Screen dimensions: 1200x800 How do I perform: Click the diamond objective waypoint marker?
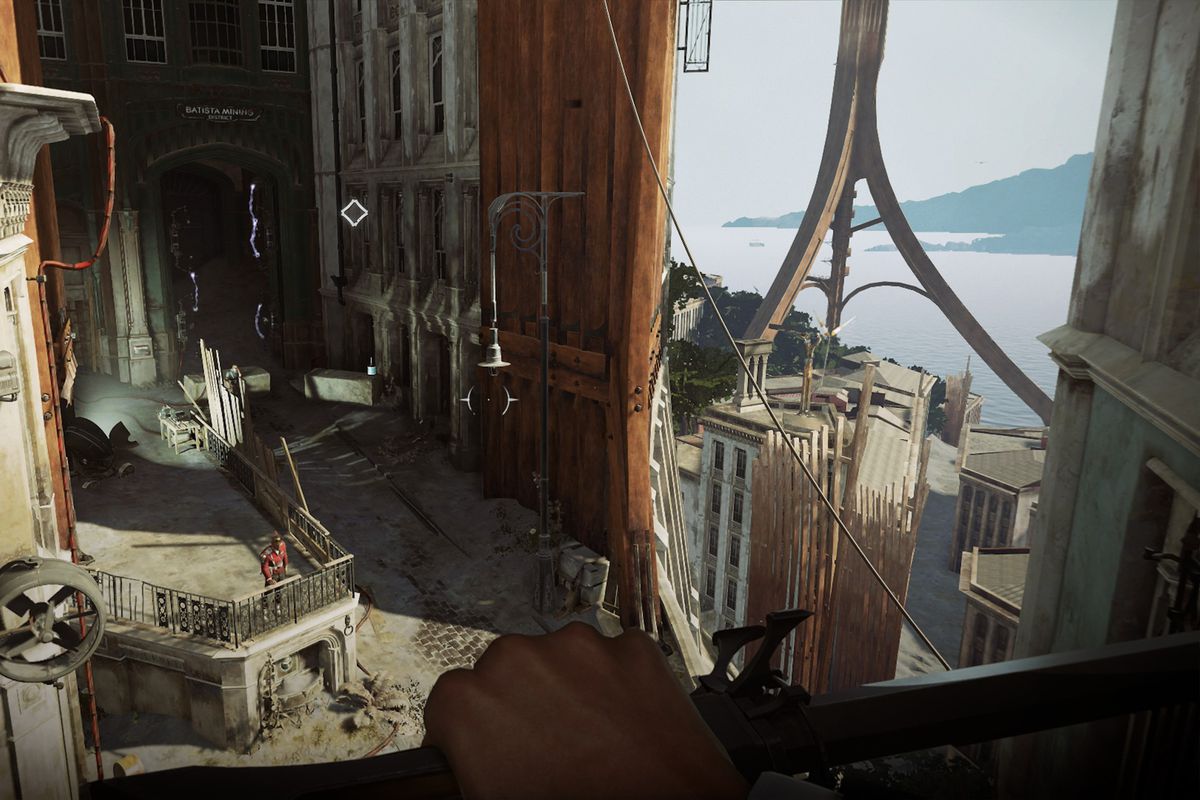pos(354,212)
